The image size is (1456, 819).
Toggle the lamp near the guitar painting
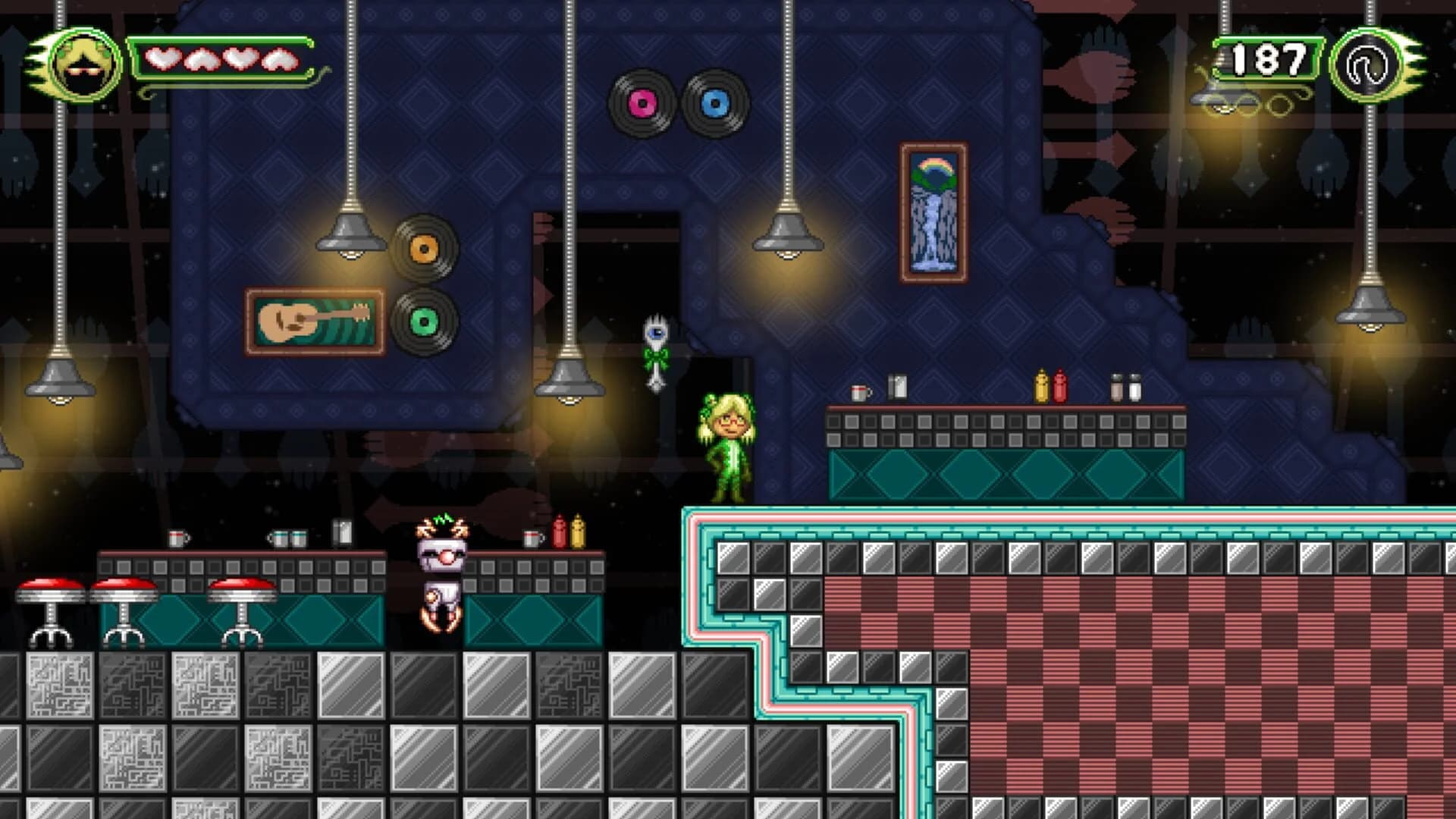(351, 235)
